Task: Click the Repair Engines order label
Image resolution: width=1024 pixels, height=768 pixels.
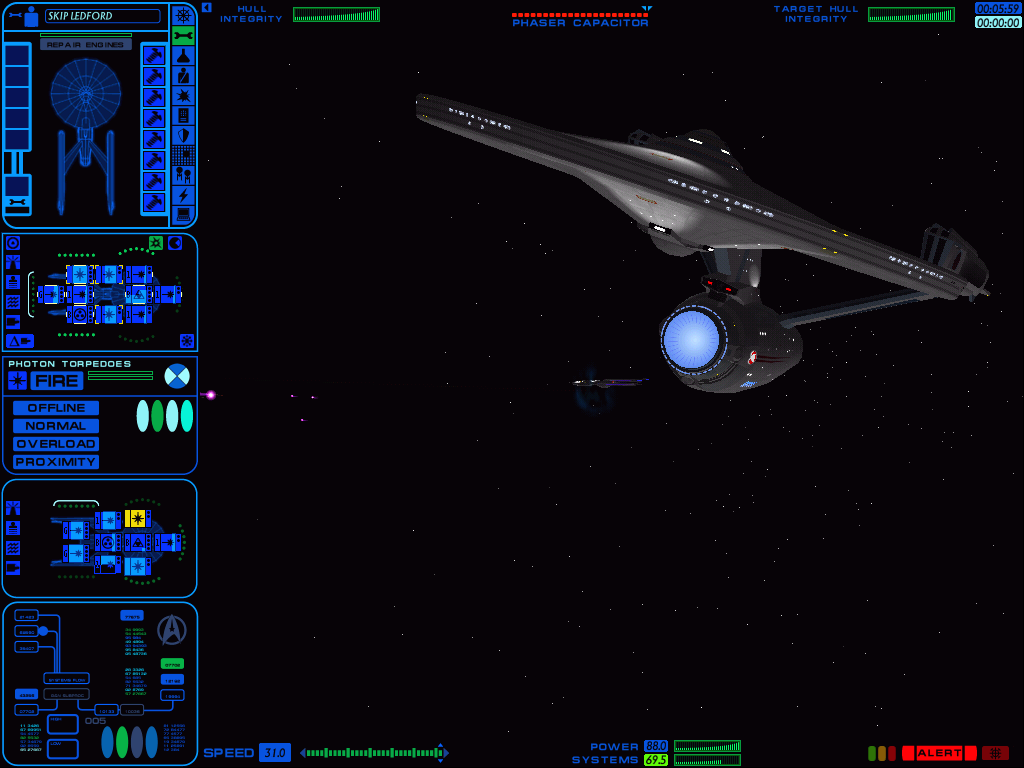Action: pyautogui.click(x=86, y=45)
